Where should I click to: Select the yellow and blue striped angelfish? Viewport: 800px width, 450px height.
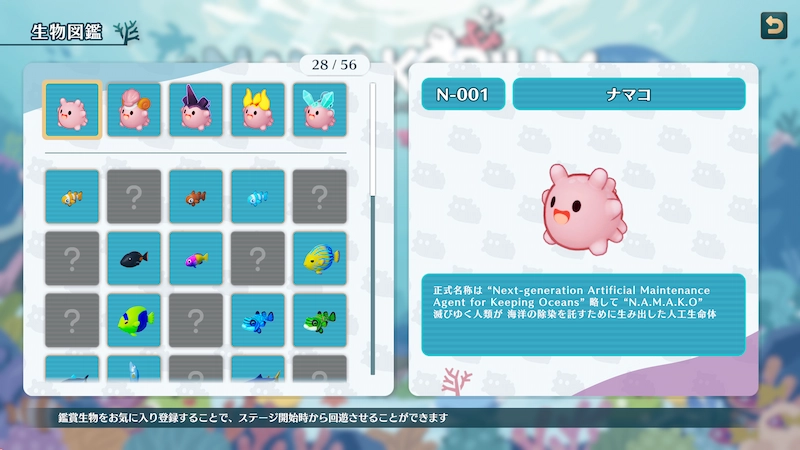point(320,258)
